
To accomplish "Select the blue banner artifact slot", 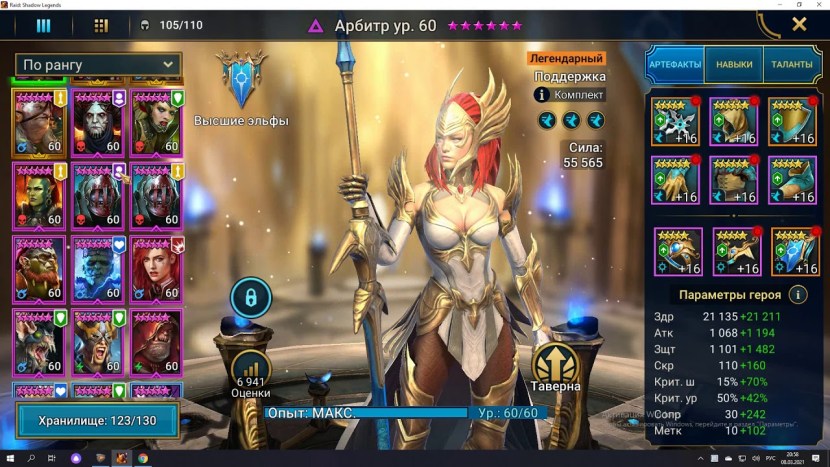I will coord(795,252).
